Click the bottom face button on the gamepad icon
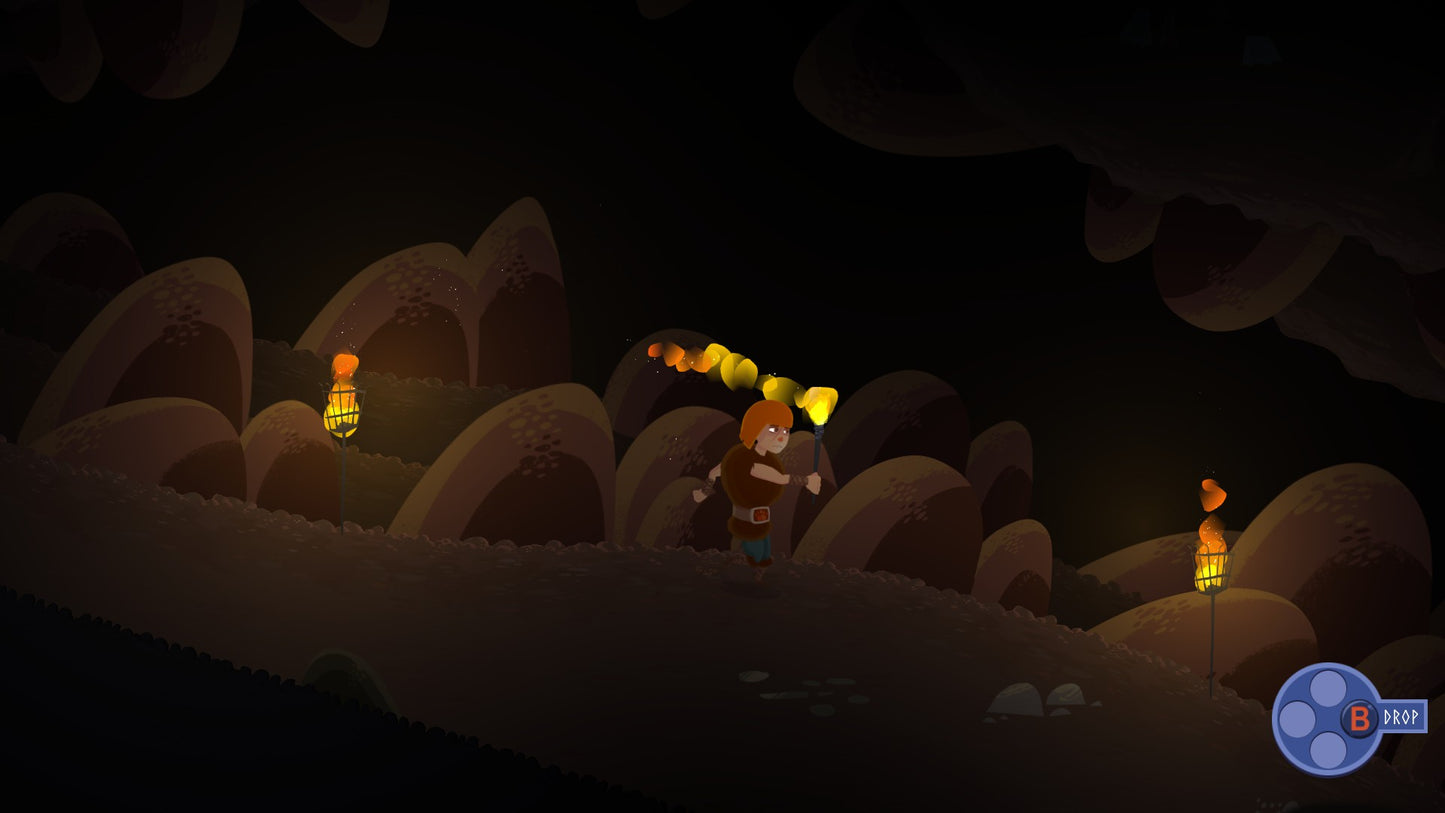The height and width of the screenshot is (813, 1445). click(1329, 749)
